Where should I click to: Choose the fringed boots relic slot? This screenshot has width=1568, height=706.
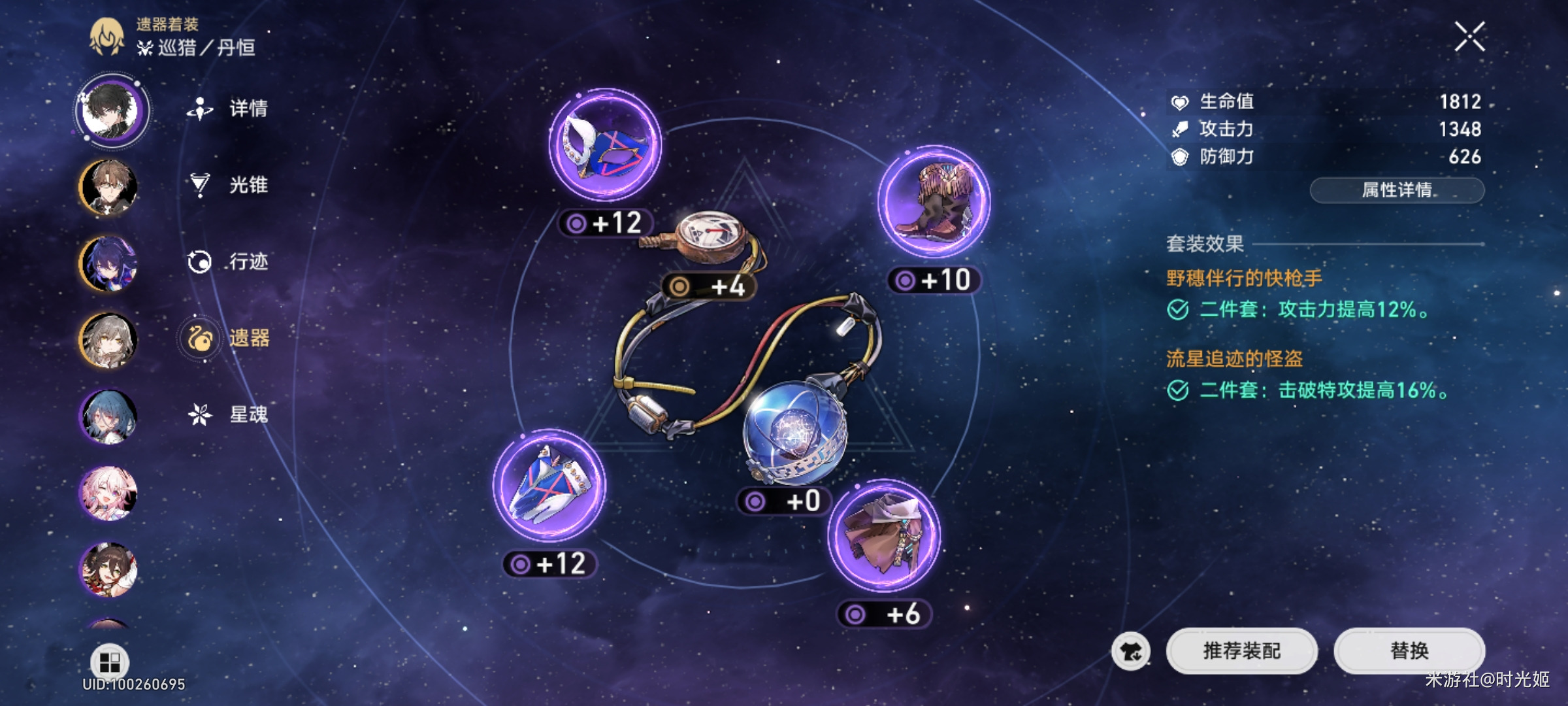934,201
